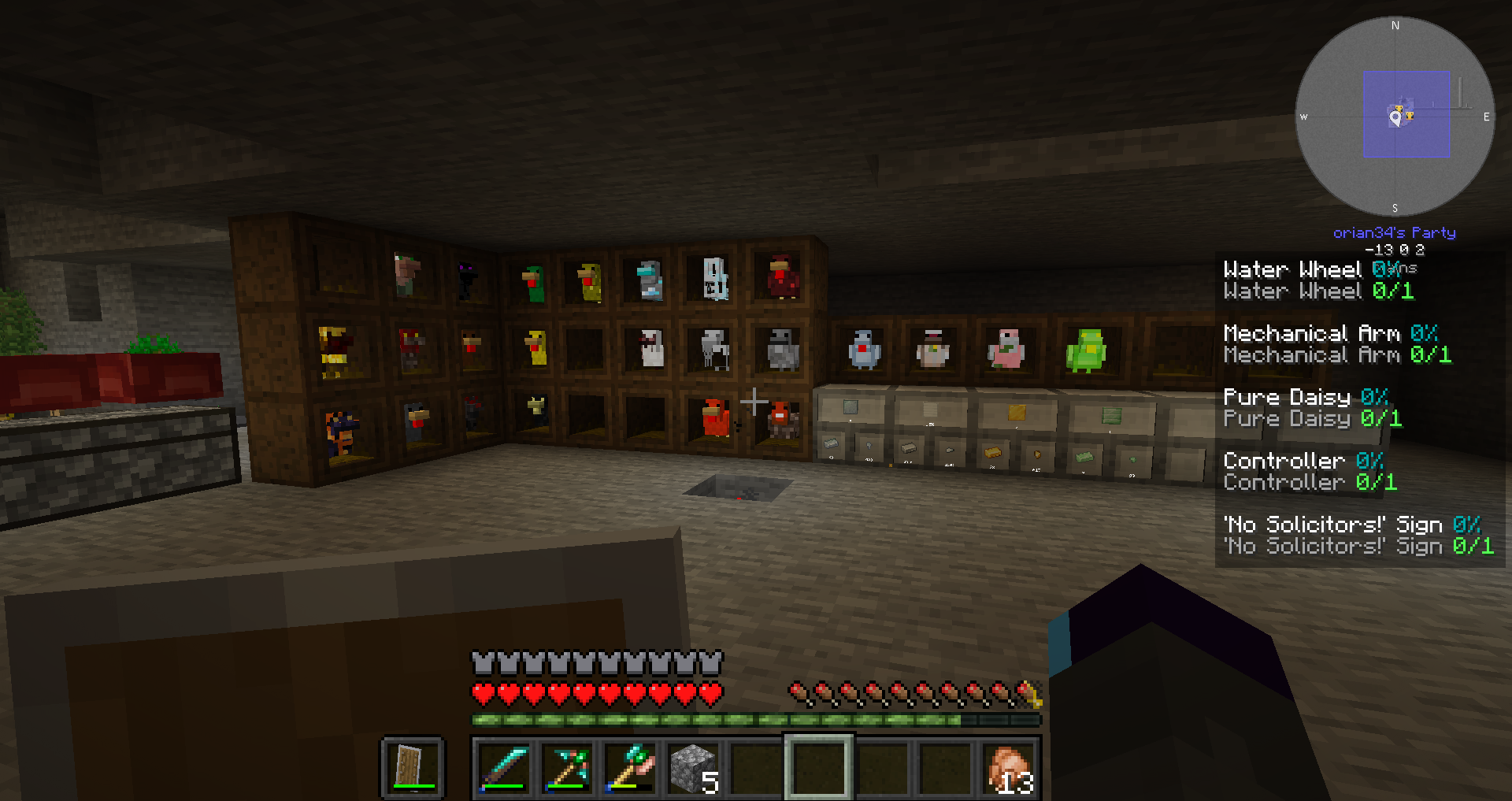
Task: Select the diamond sword in the hotbar
Action: coord(504,768)
